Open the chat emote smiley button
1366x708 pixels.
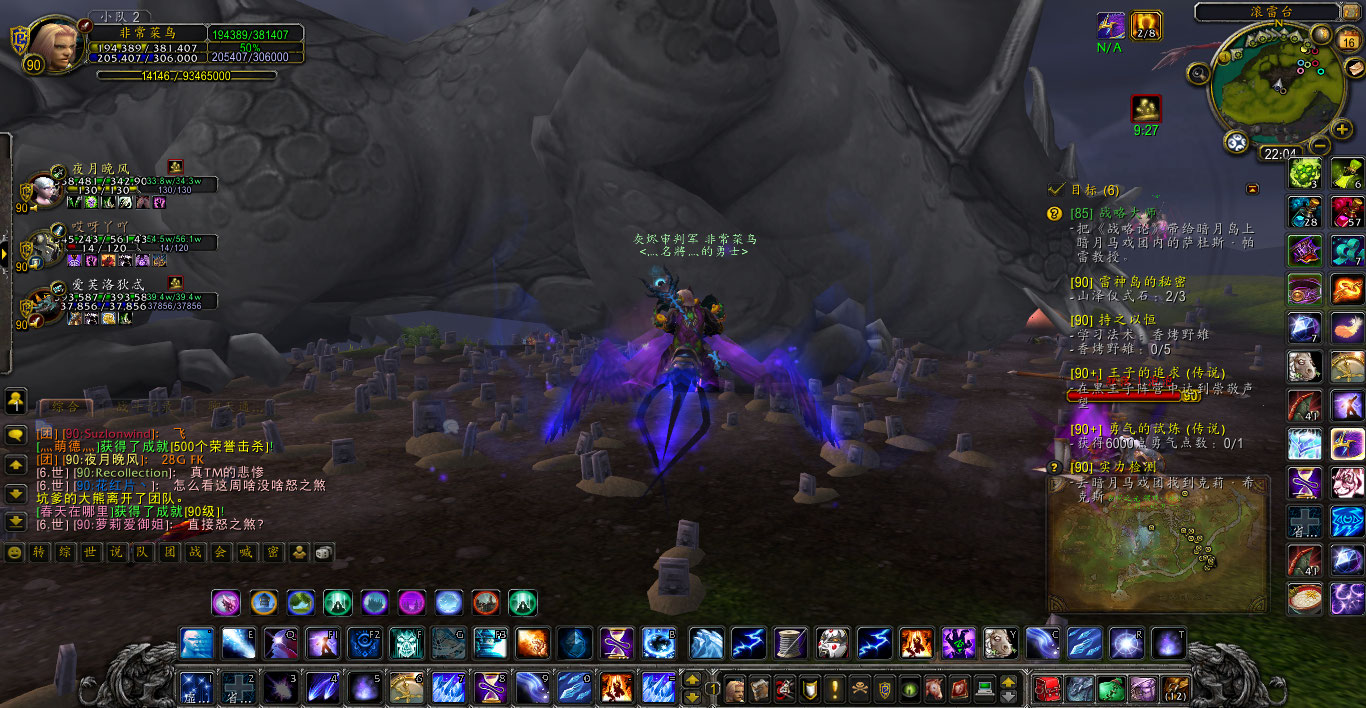coord(15,552)
